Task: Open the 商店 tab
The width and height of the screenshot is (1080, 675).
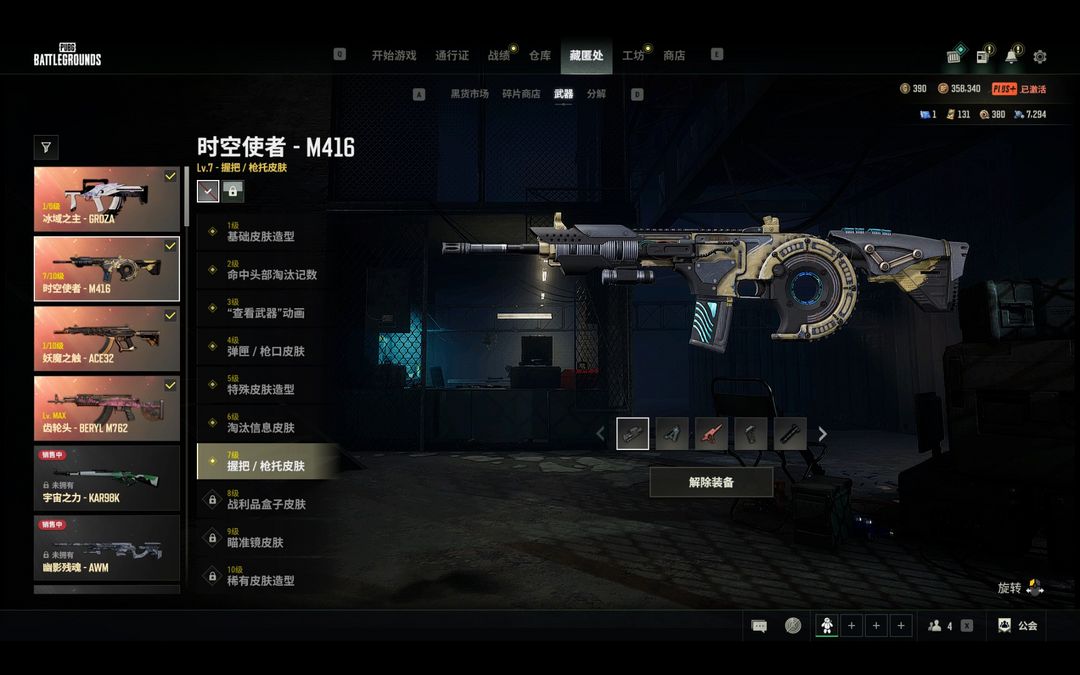Action: [x=674, y=56]
